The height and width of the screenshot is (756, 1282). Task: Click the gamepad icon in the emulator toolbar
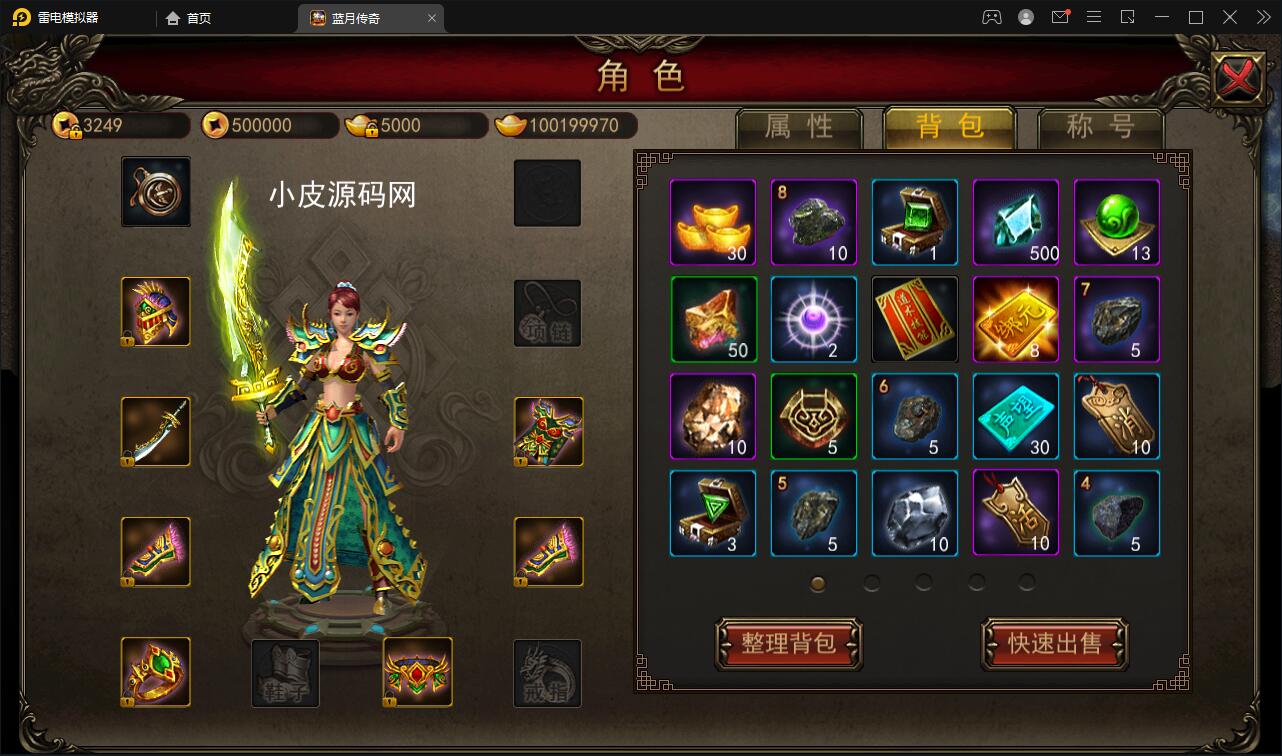coord(992,17)
